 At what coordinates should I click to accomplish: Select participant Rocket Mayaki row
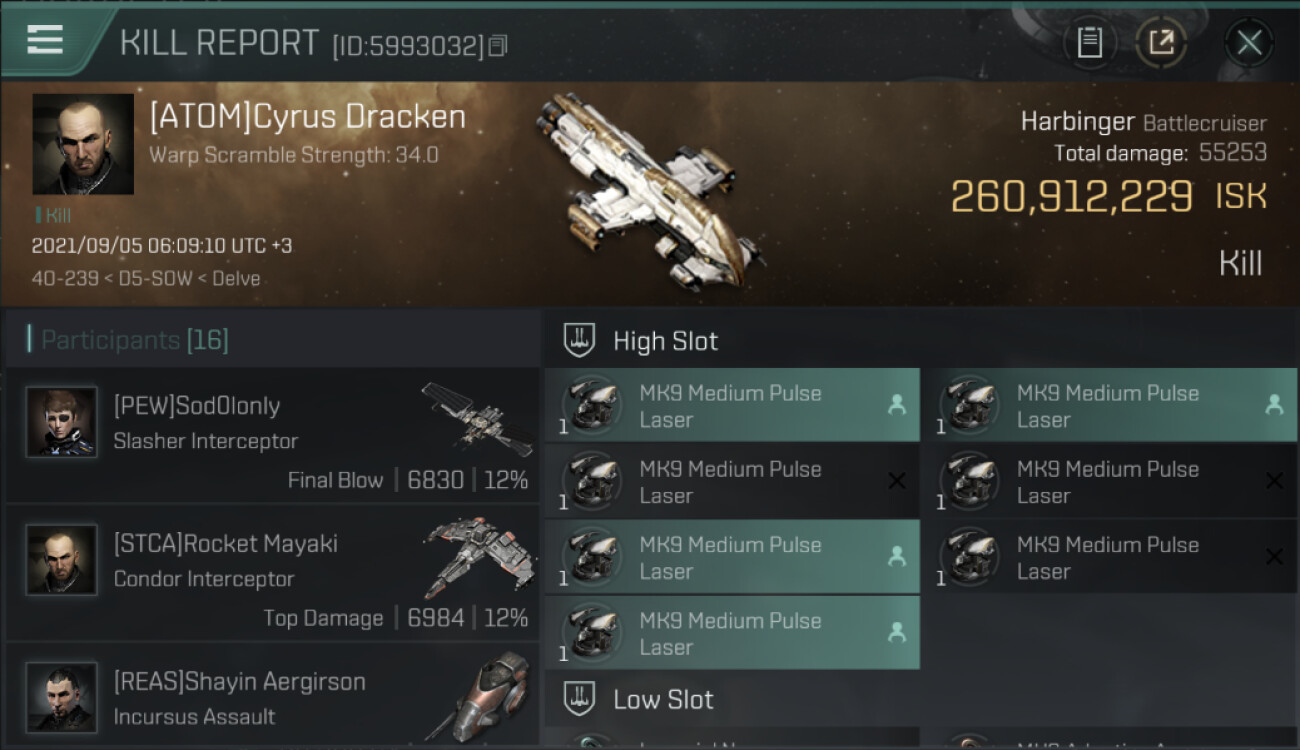(x=272, y=573)
